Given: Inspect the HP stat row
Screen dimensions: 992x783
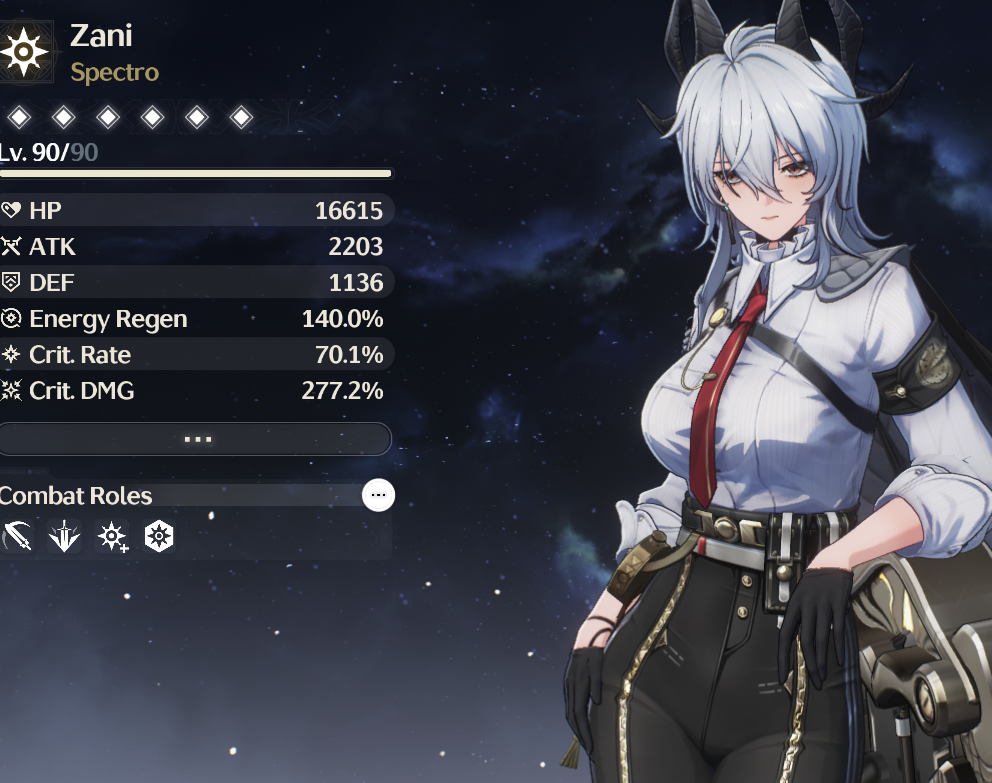Looking at the screenshot, I should pyautogui.click(x=195, y=211).
